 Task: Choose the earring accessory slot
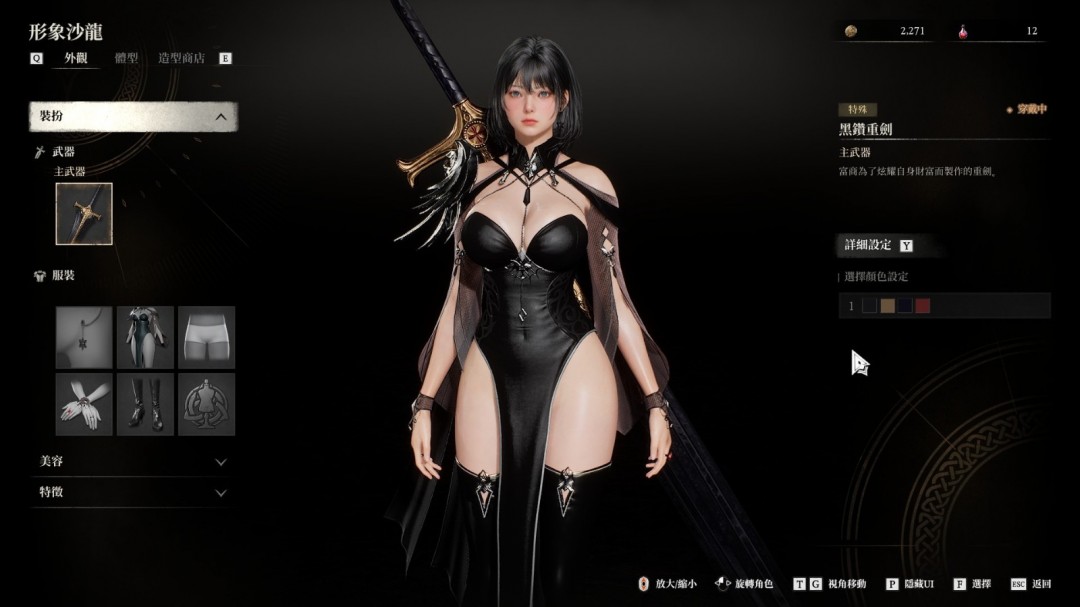click(84, 337)
